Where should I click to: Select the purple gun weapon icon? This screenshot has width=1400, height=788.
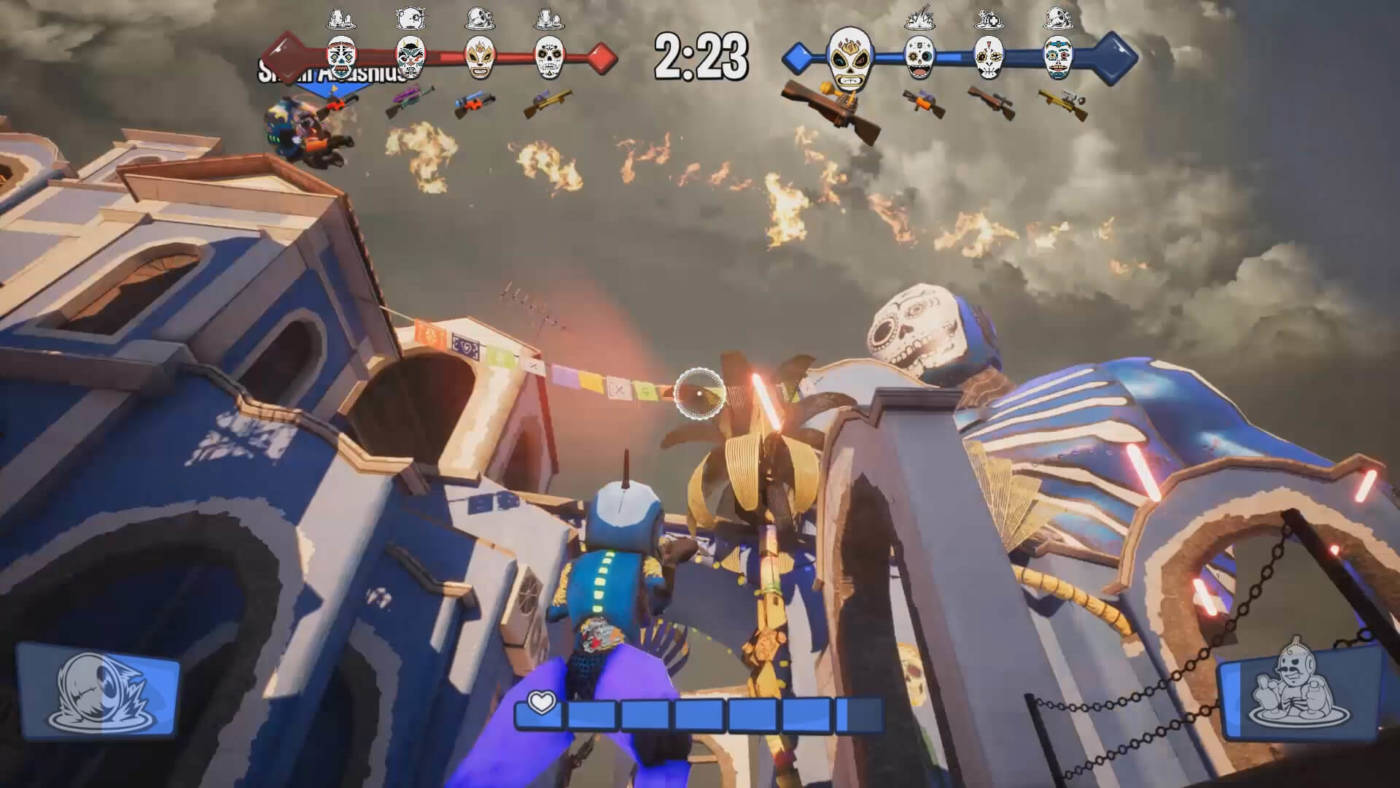(x=409, y=100)
